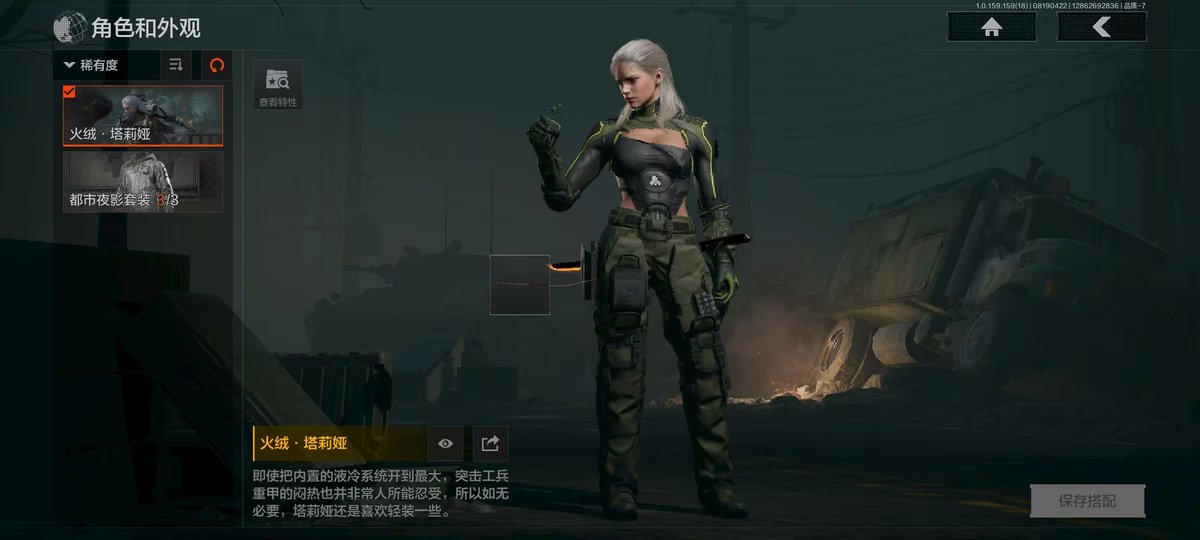Toggle the eye preview icon
This screenshot has width=1200, height=540.
tap(445, 444)
